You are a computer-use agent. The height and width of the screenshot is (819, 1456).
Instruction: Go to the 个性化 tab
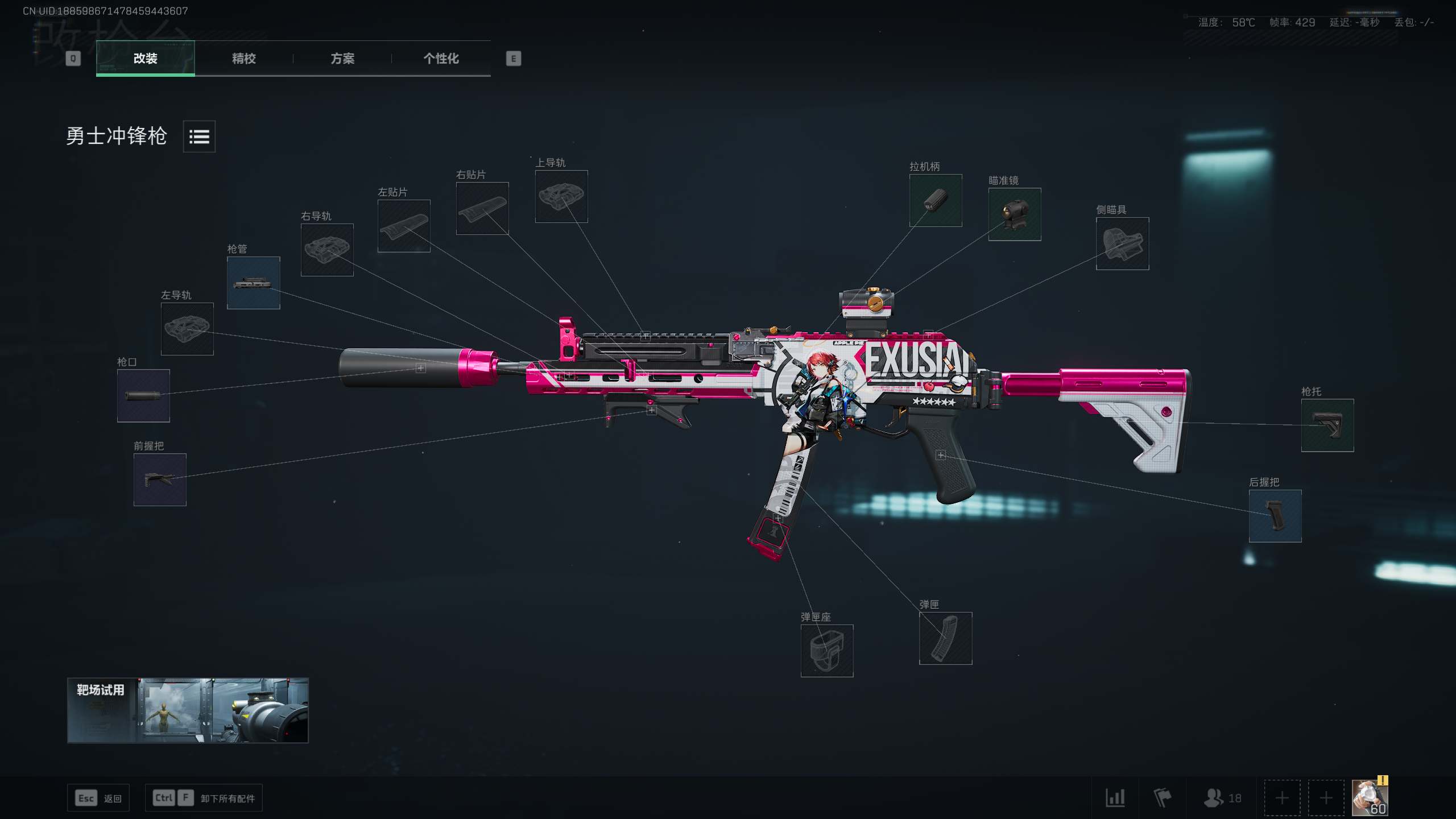click(441, 58)
